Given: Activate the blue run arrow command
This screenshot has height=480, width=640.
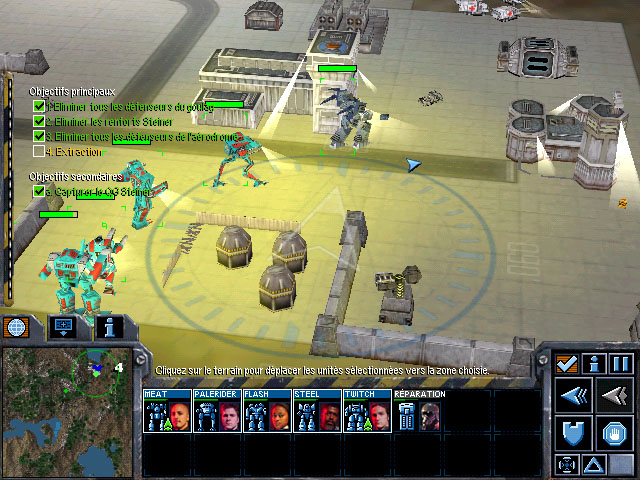Looking at the screenshot, I should [x=575, y=398].
